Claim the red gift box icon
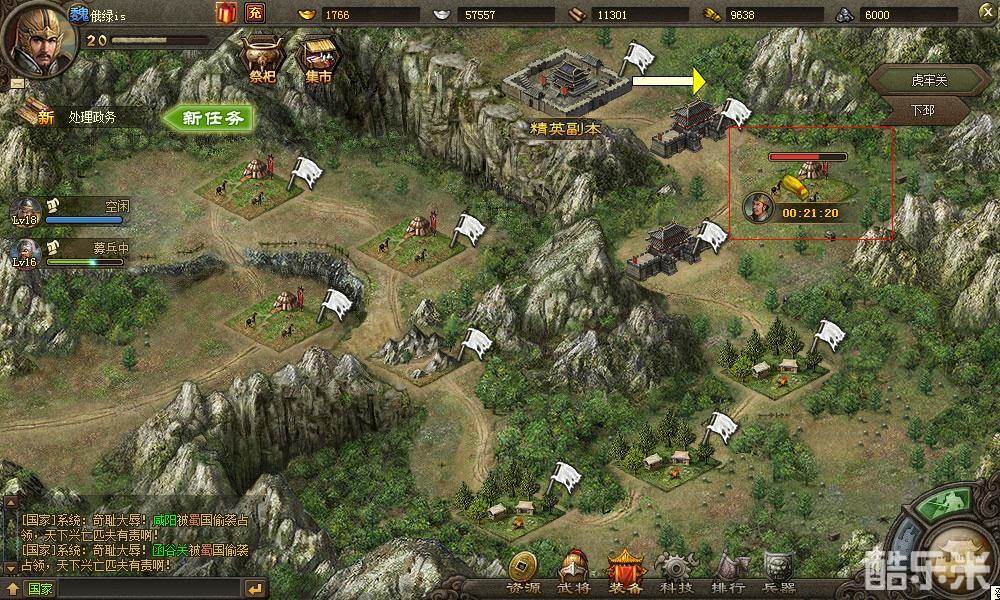Image resolution: width=1000 pixels, height=600 pixels. (x=224, y=13)
